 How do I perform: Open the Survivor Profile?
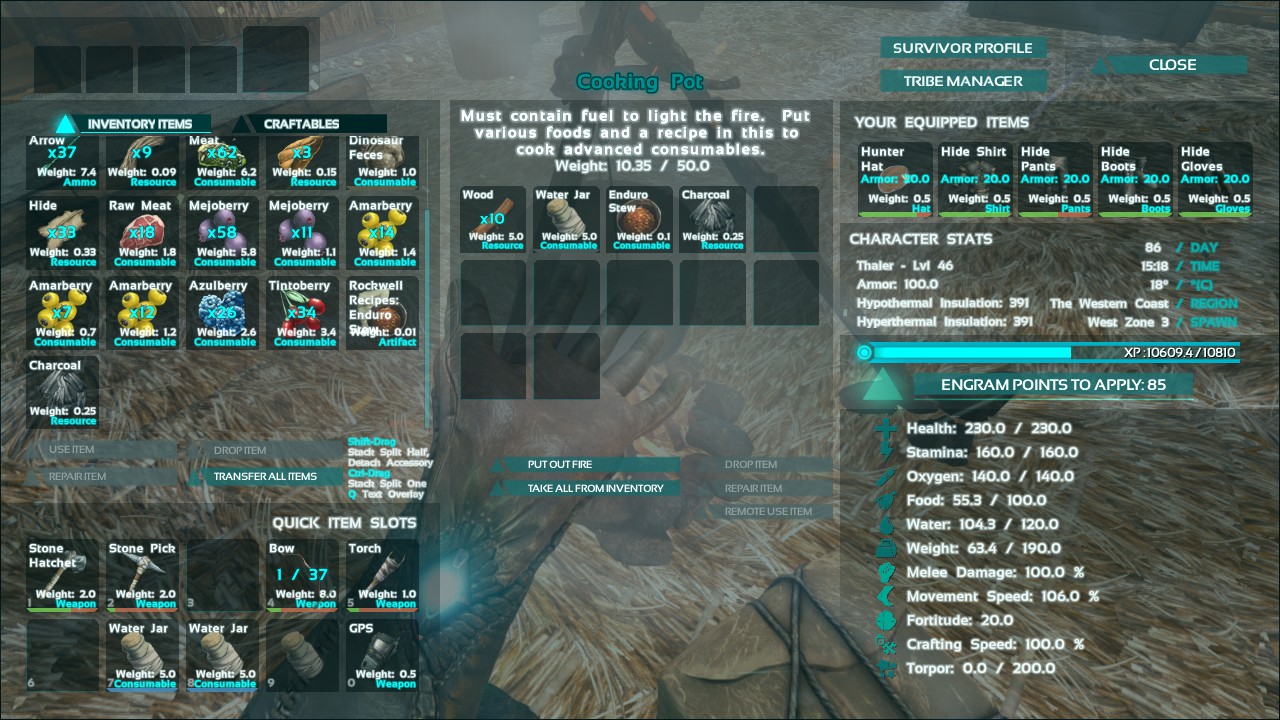pos(962,48)
